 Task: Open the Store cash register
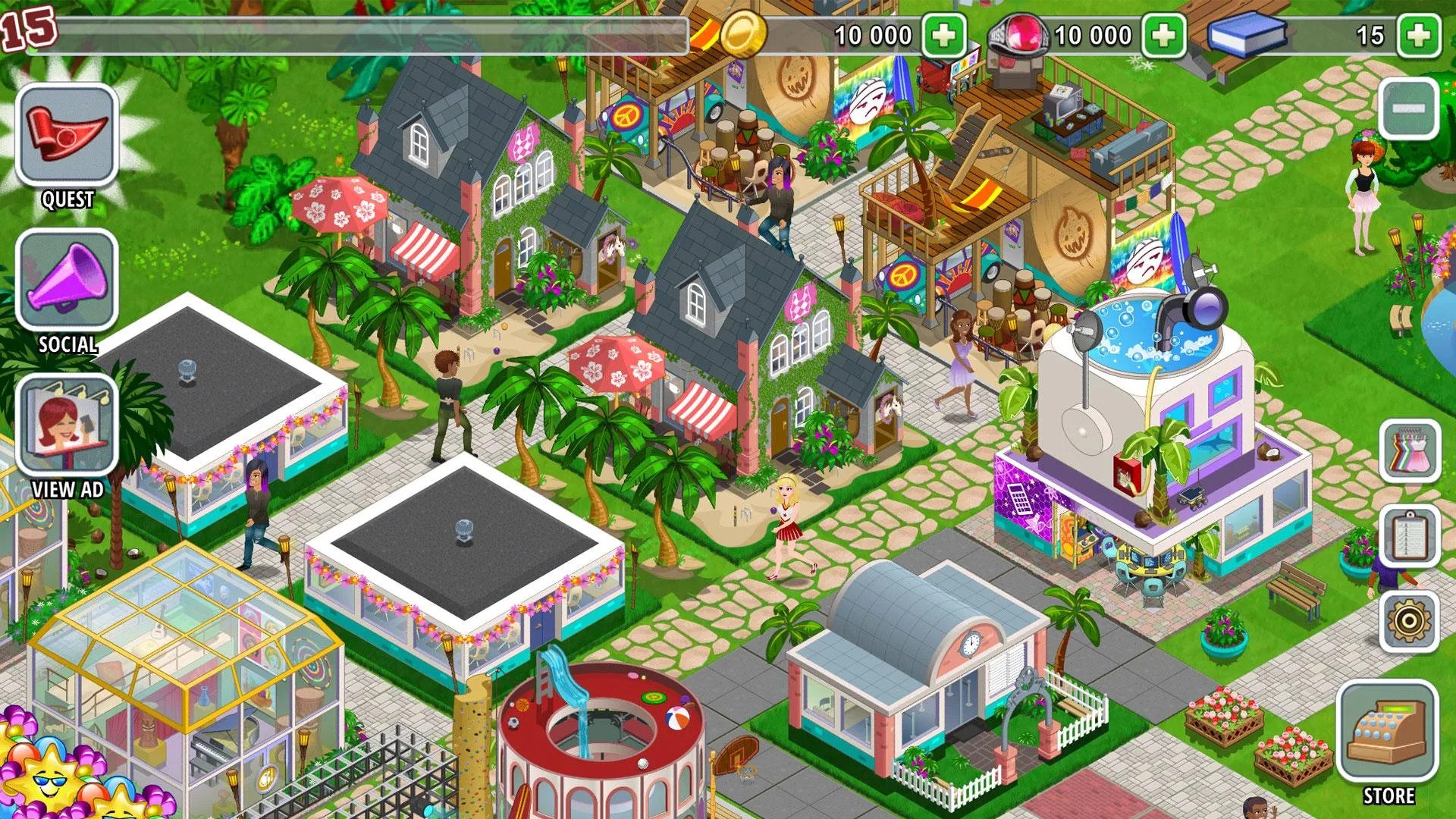[1387, 733]
